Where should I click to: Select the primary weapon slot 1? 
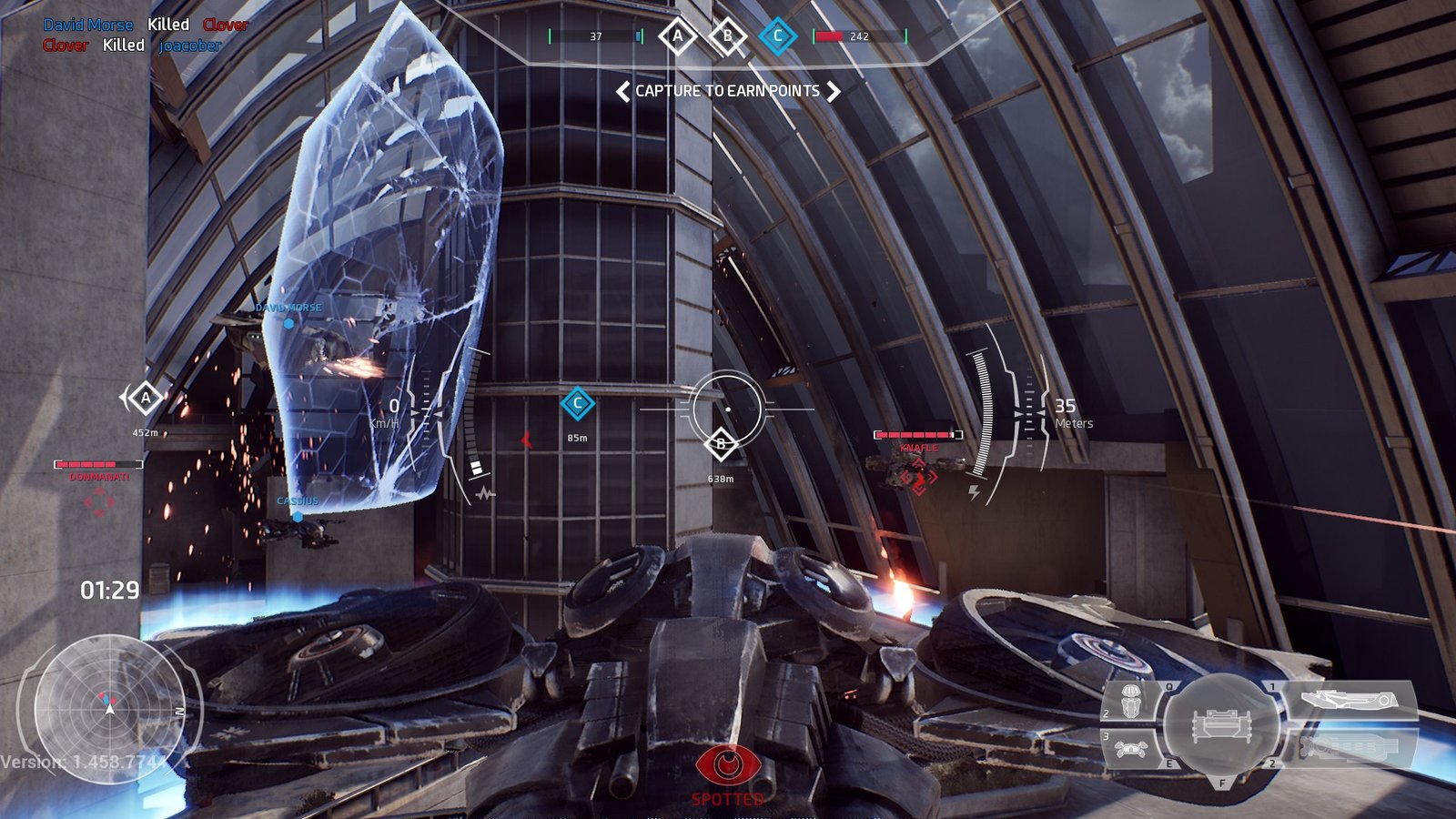1350,700
